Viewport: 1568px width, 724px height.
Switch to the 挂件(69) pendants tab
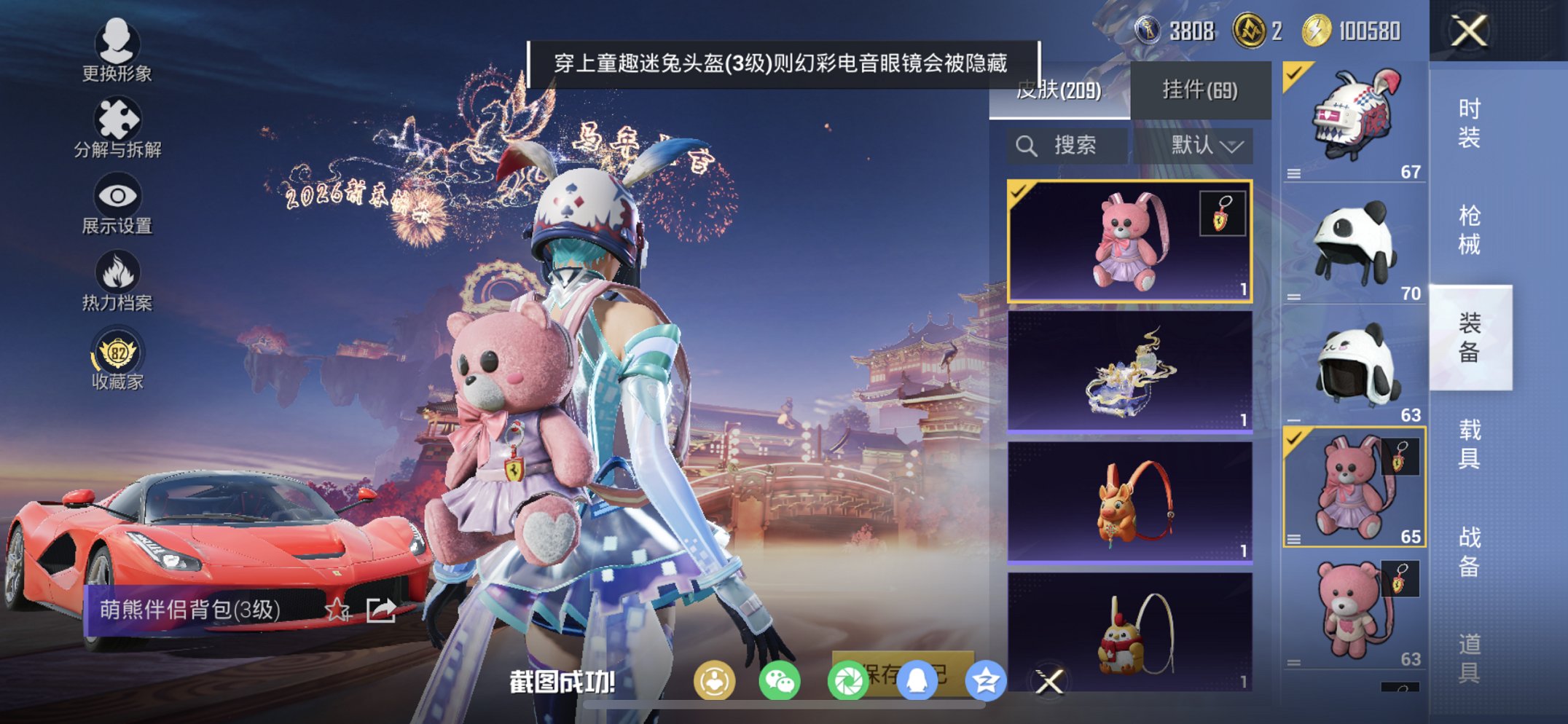[x=1201, y=89]
